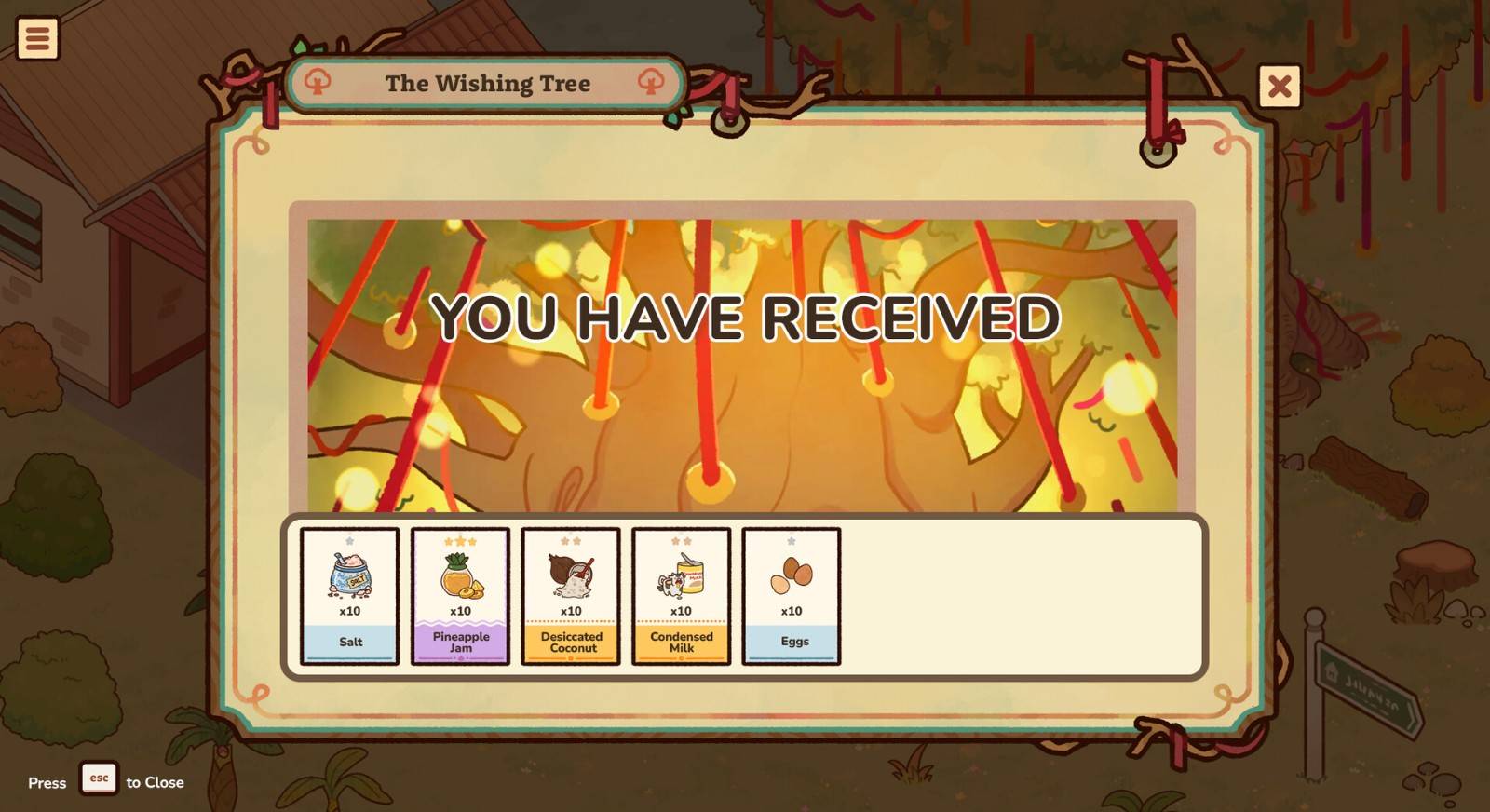Select the Pineapple Jam icon

(460, 577)
